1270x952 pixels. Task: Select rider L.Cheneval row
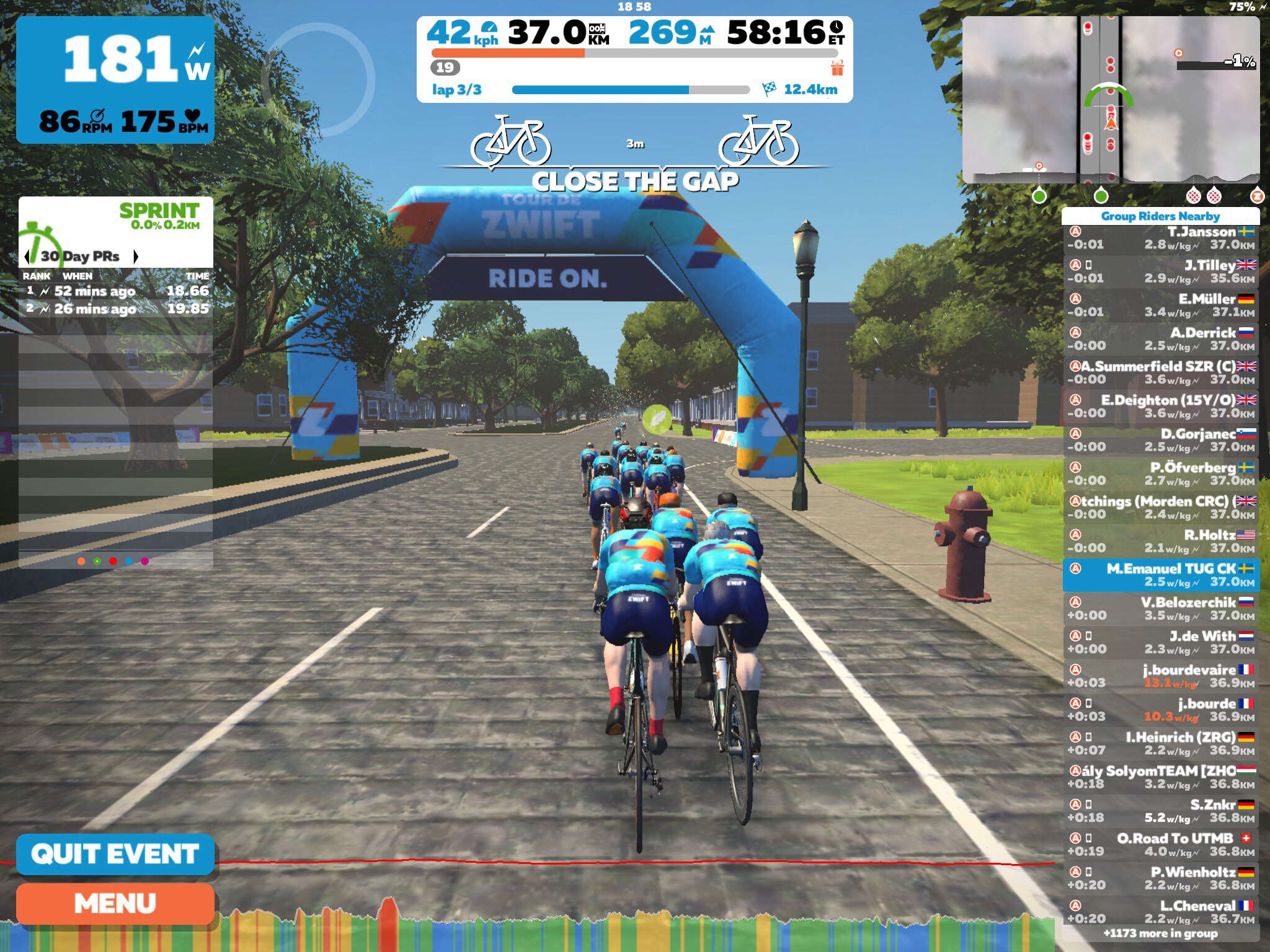pyautogui.click(x=1160, y=912)
